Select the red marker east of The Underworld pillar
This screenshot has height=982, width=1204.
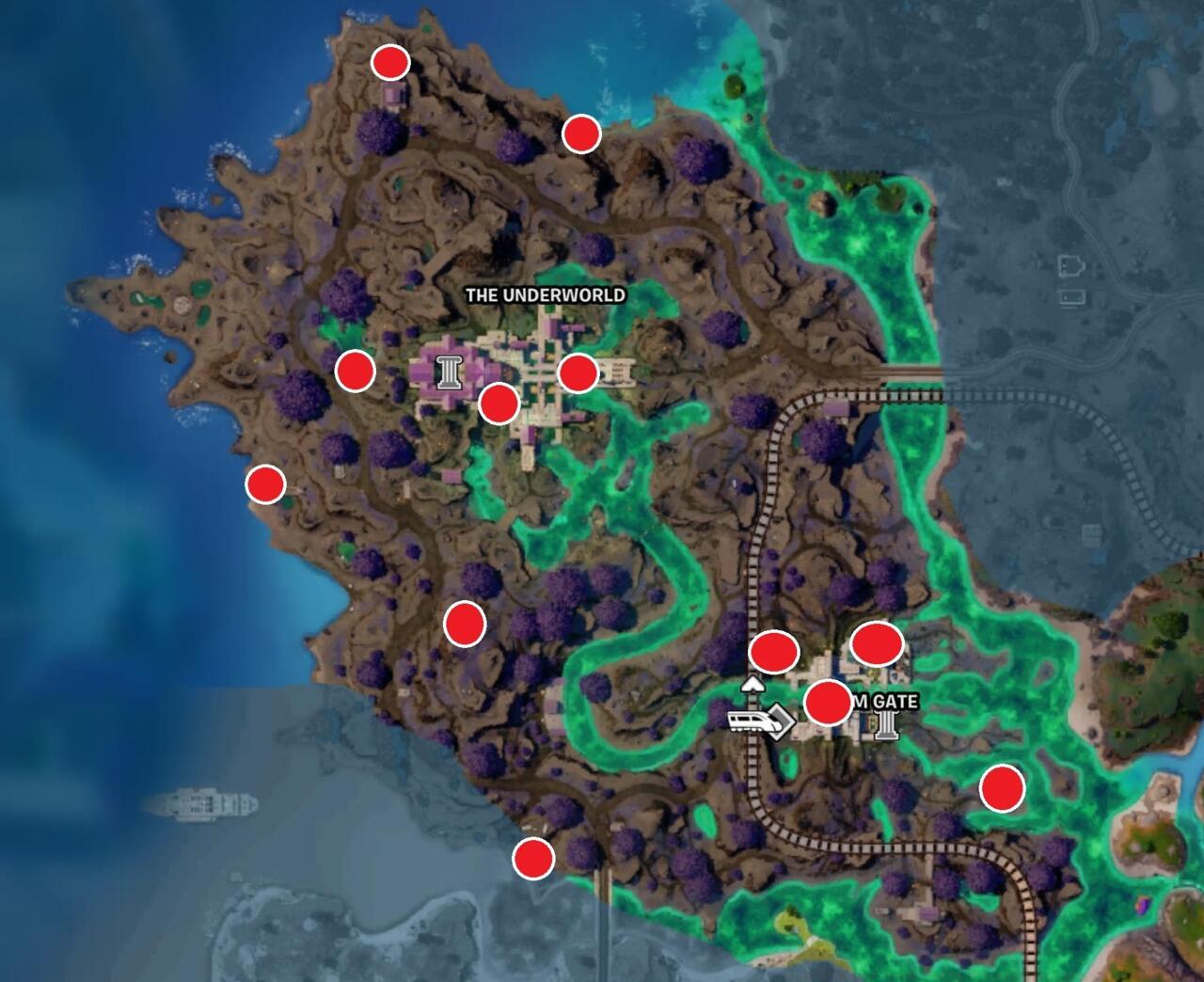tap(577, 374)
